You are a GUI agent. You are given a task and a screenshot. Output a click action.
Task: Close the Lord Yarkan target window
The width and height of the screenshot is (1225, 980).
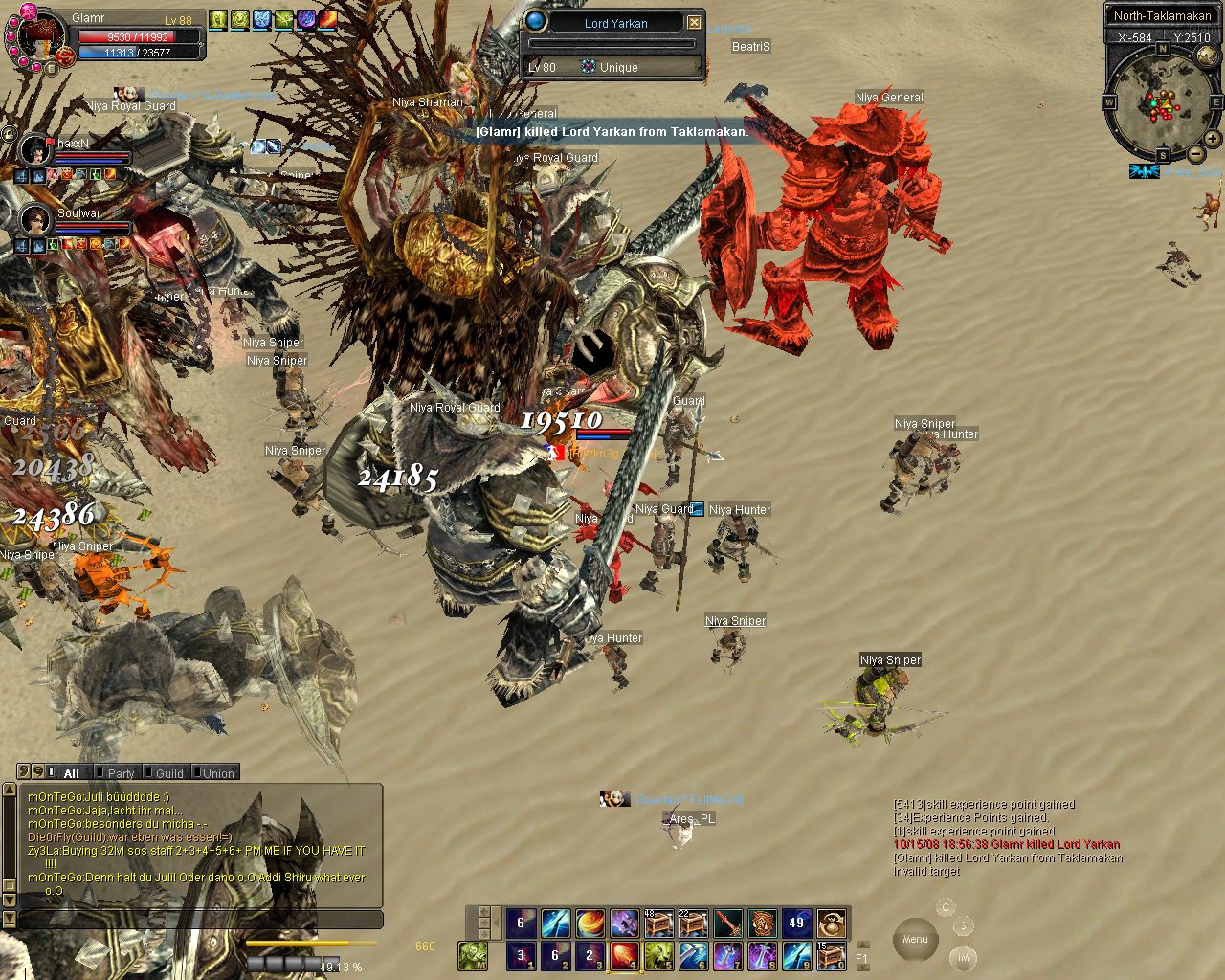(695, 22)
